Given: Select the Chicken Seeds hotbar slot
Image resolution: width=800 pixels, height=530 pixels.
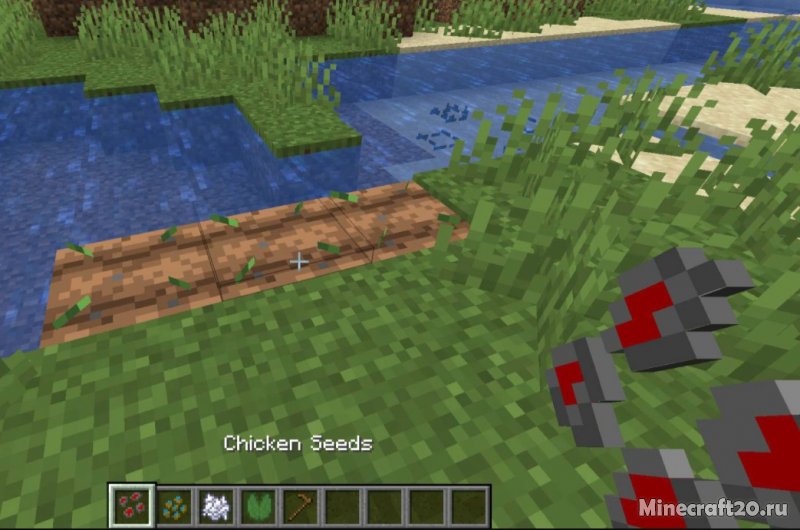Looking at the screenshot, I should click(x=129, y=504).
